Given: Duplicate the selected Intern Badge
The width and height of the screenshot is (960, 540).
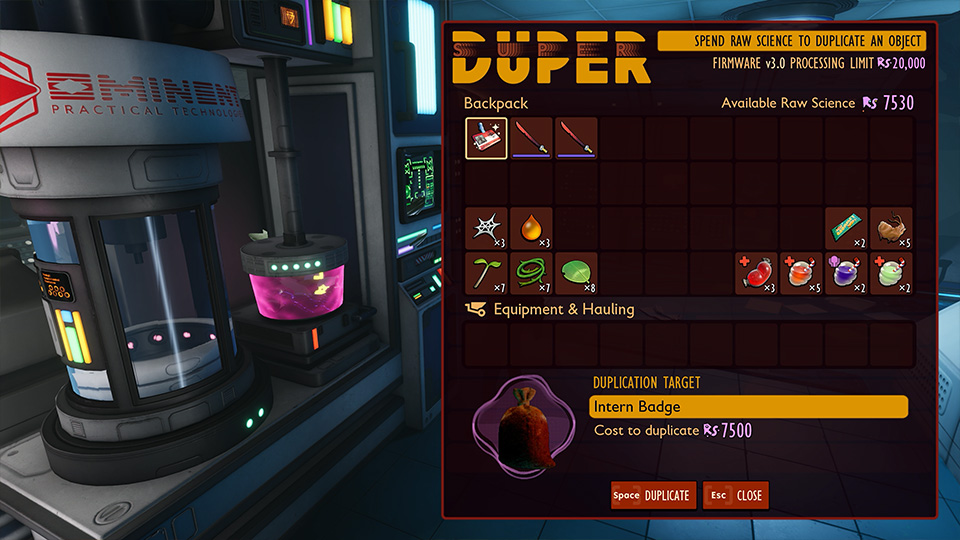Looking at the screenshot, I should click(654, 495).
